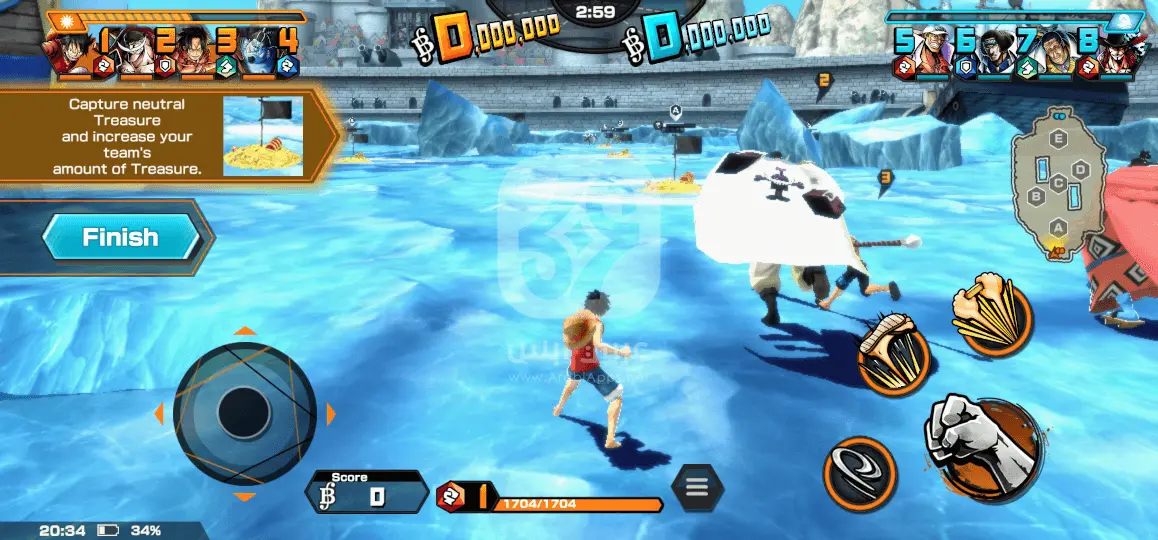Open the island minimap
The width and height of the screenshot is (1158, 540).
(x=1059, y=183)
